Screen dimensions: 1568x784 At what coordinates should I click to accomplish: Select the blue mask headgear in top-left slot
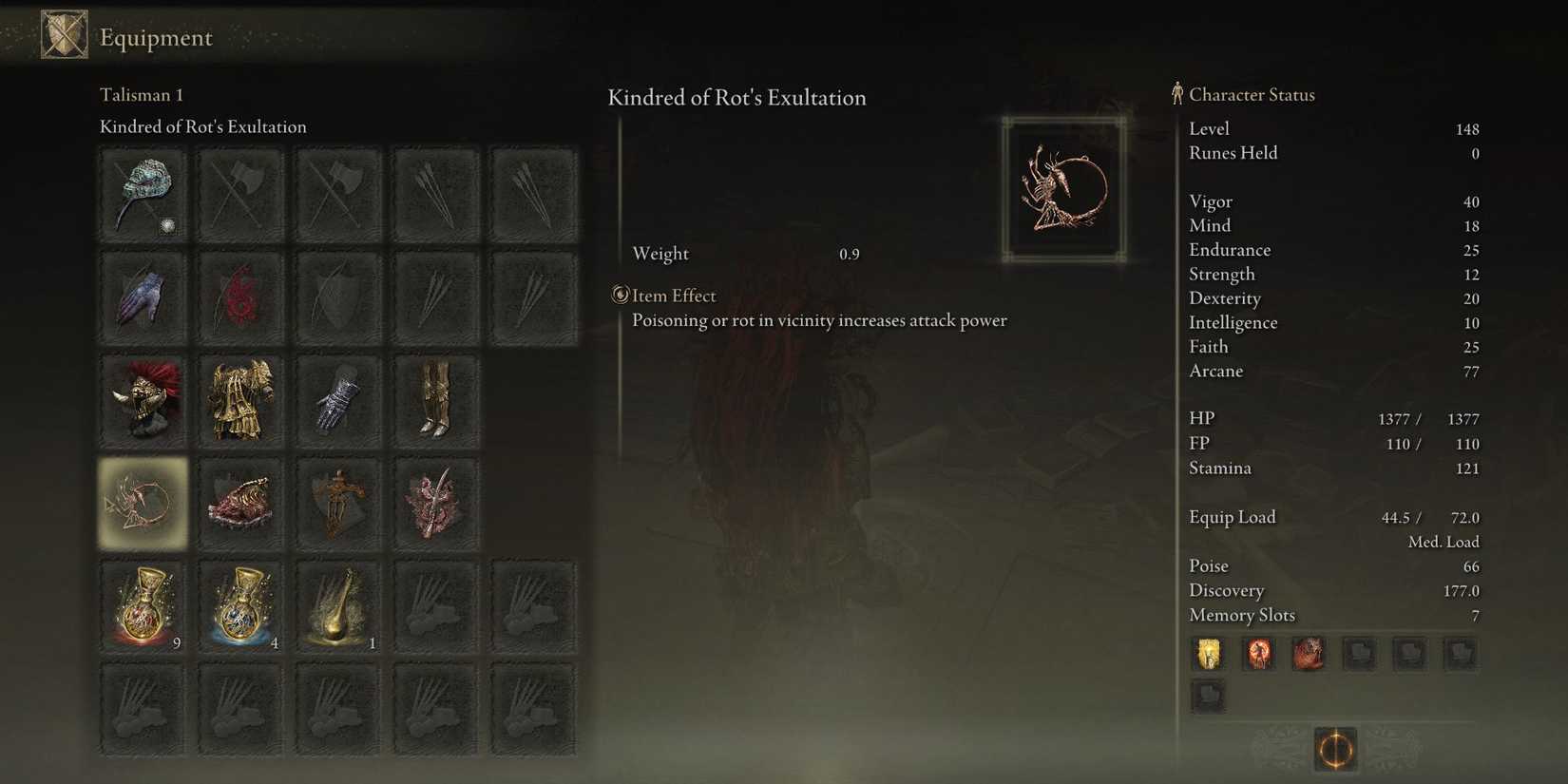[143, 195]
